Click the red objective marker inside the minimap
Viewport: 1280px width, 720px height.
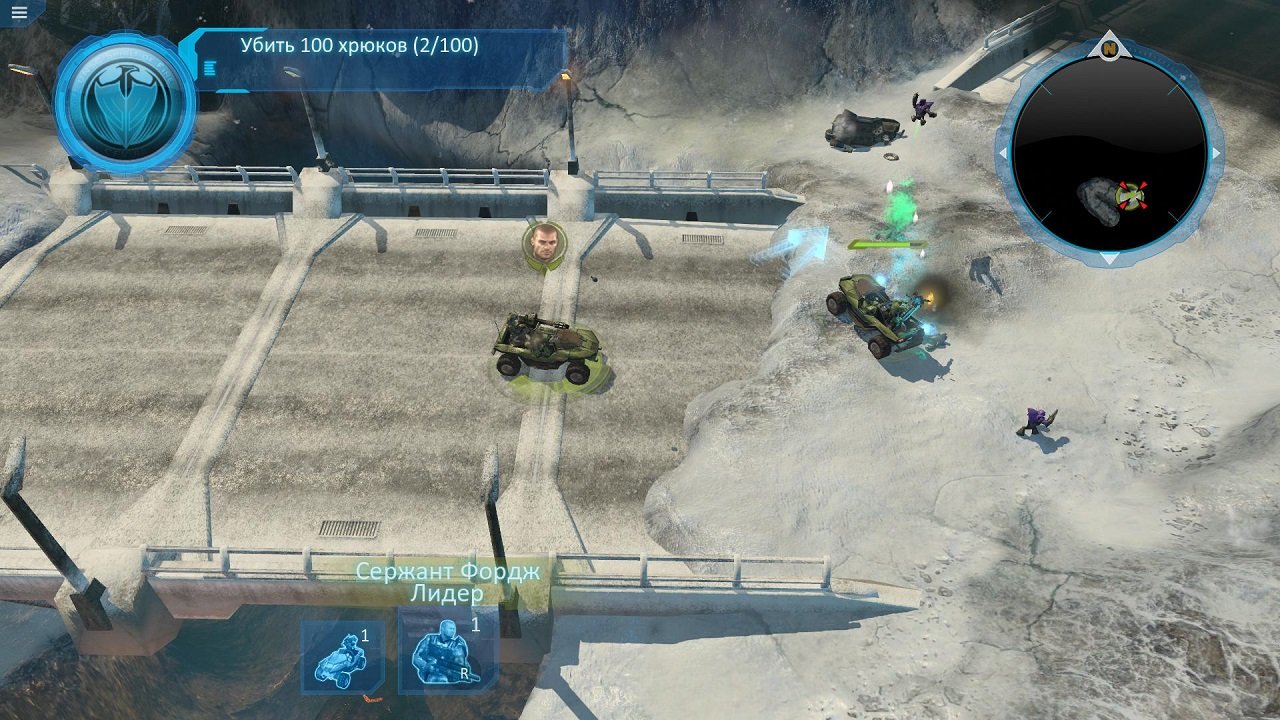click(x=1133, y=198)
